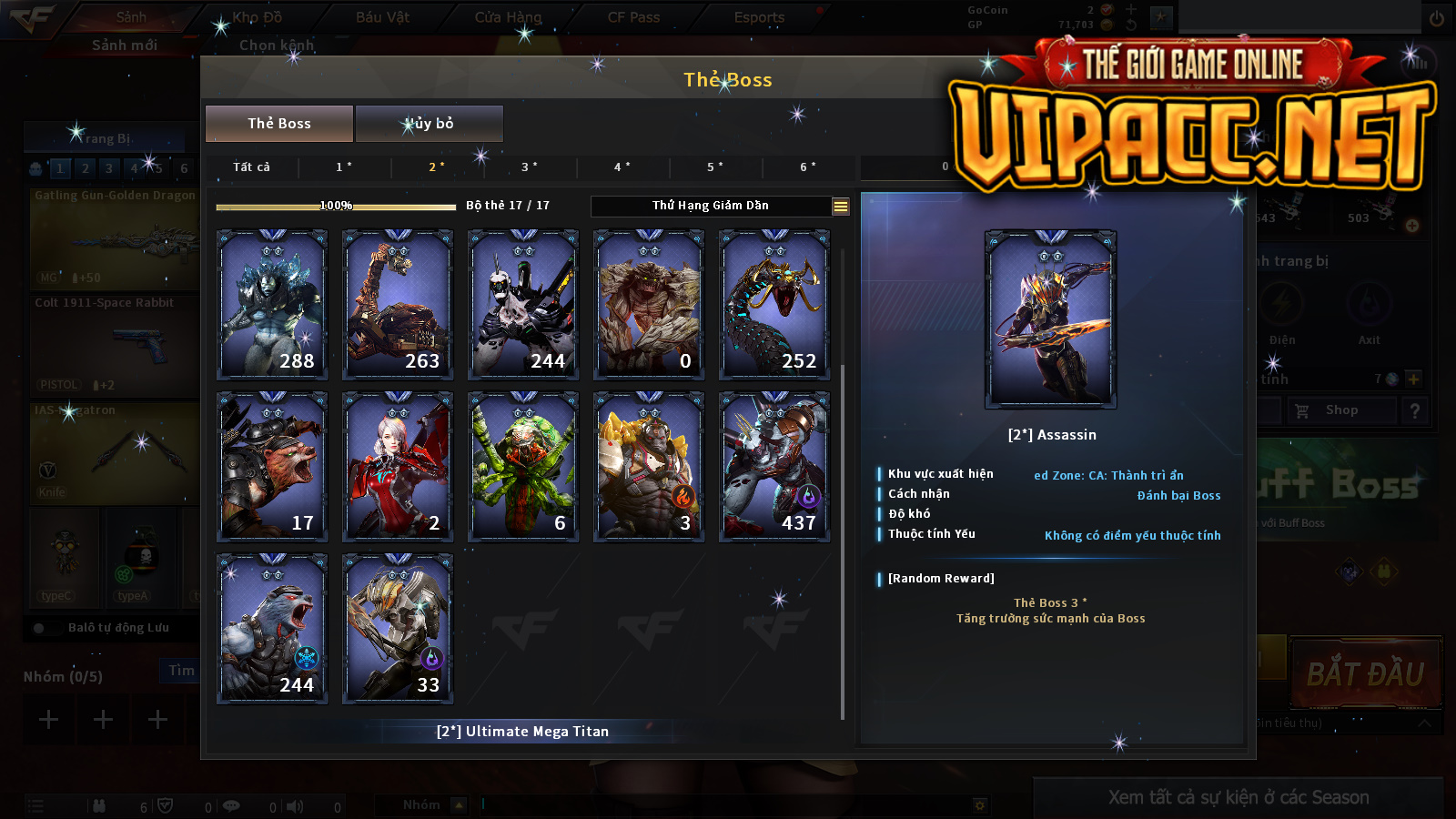Open the Cửa Hàng shop menu
The image size is (1456, 819).
(x=508, y=17)
